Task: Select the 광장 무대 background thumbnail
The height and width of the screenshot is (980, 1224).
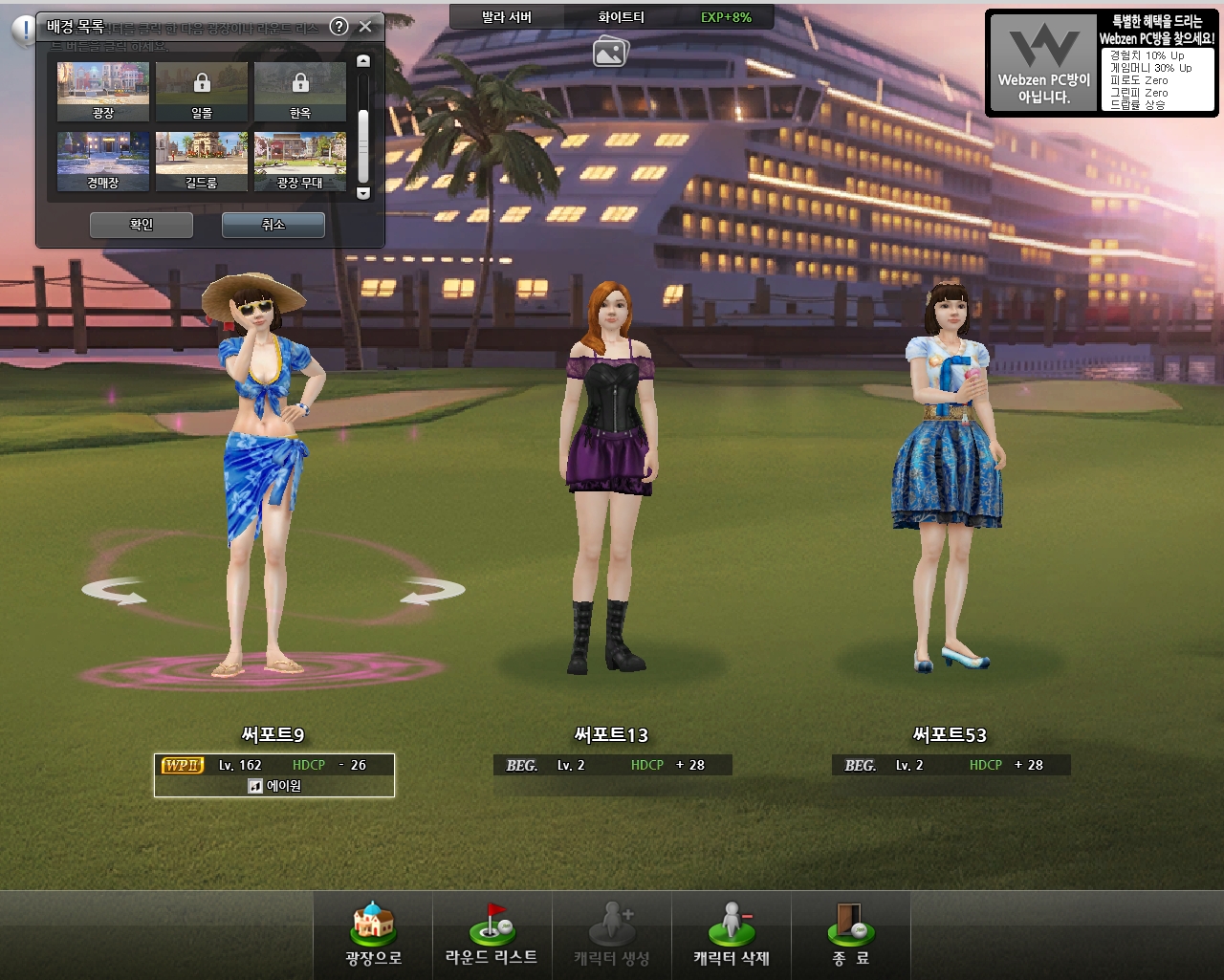Action: pyautogui.click(x=300, y=161)
